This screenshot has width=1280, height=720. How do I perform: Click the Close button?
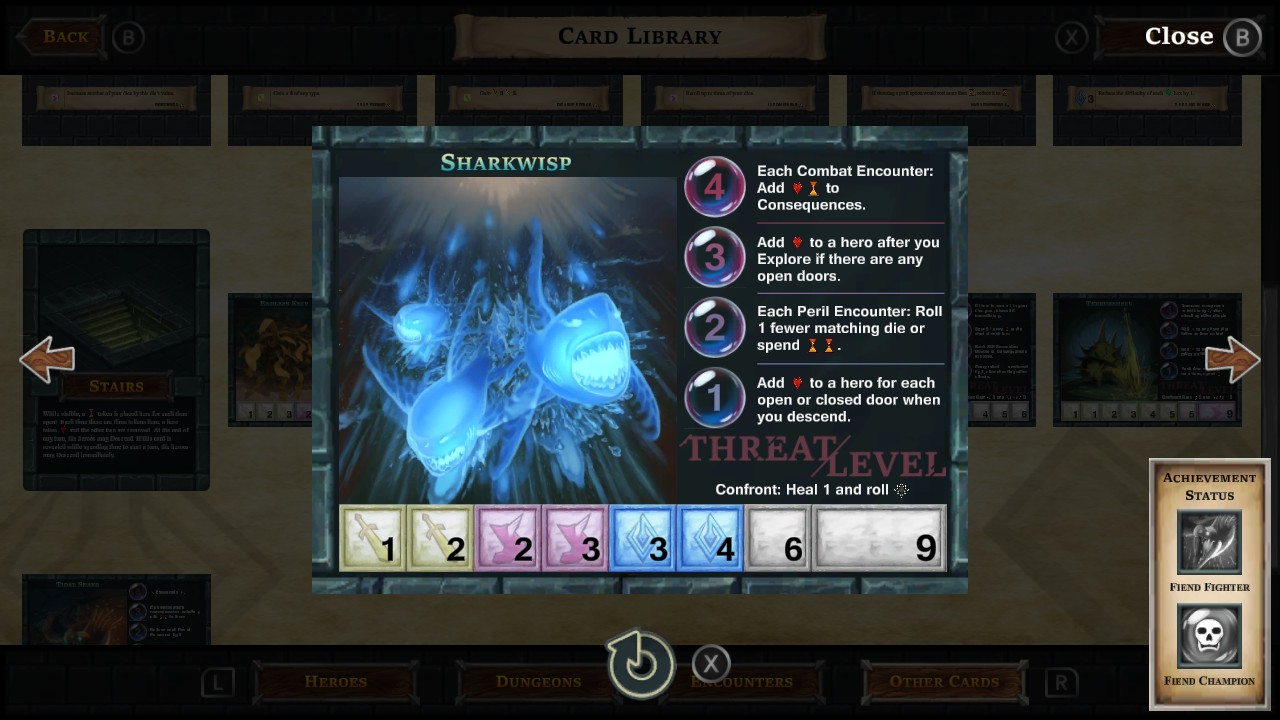coord(1179,36)
